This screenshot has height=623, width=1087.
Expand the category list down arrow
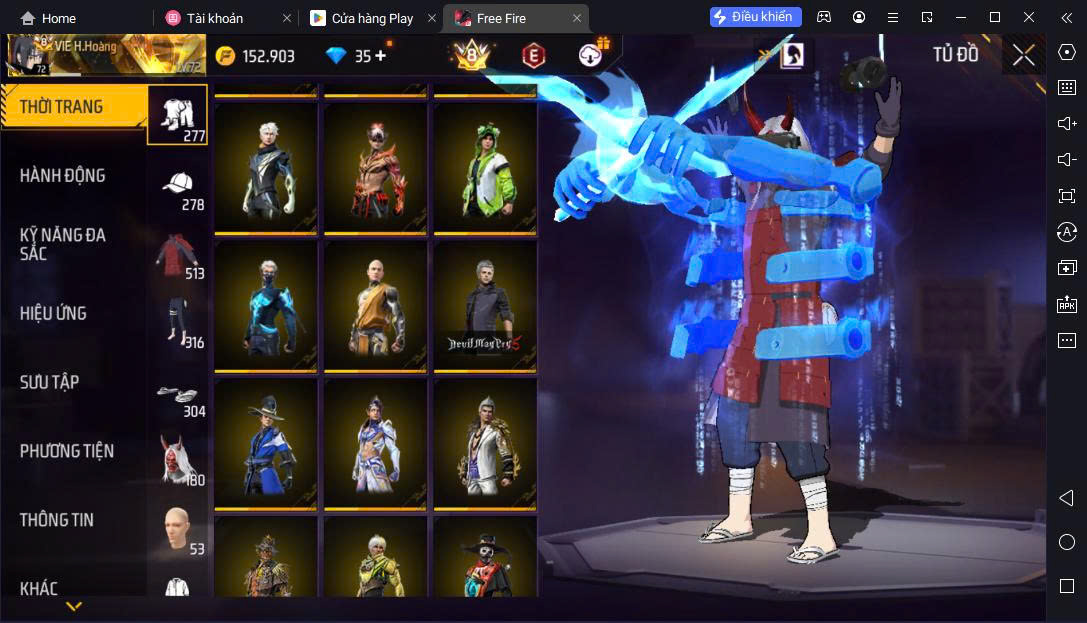73,606
